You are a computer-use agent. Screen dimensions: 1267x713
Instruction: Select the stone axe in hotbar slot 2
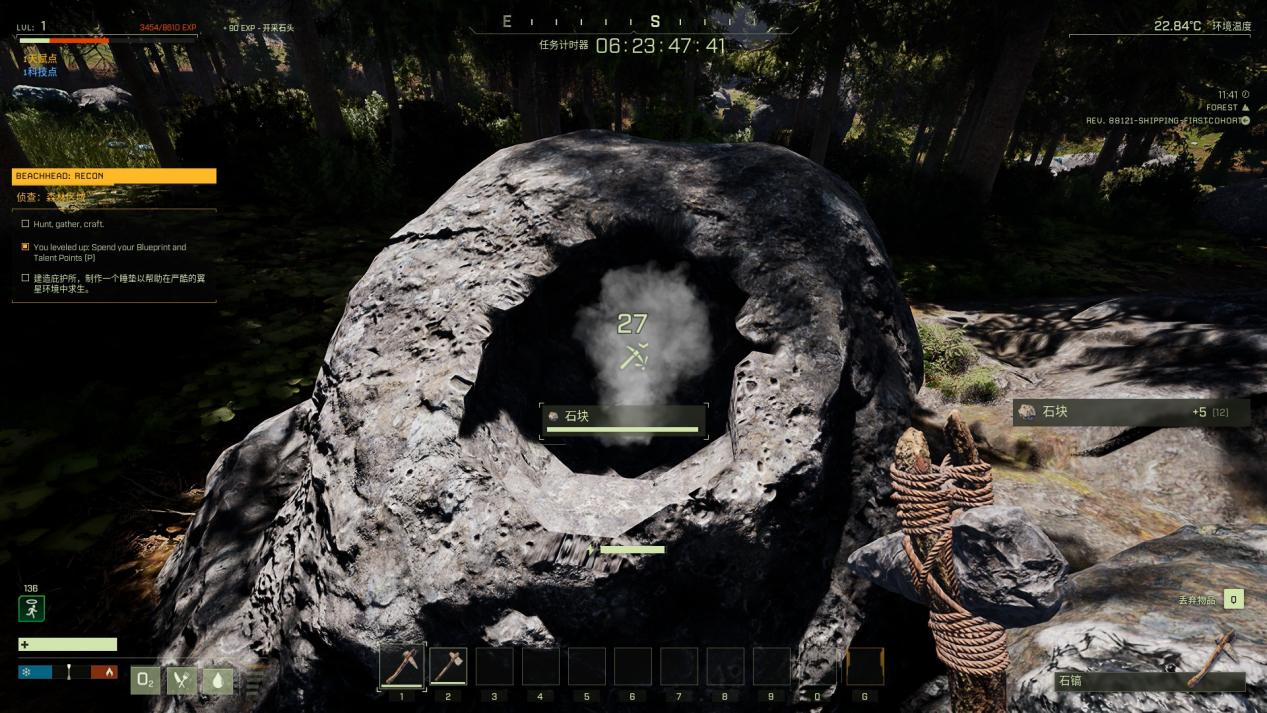point(448,666)
